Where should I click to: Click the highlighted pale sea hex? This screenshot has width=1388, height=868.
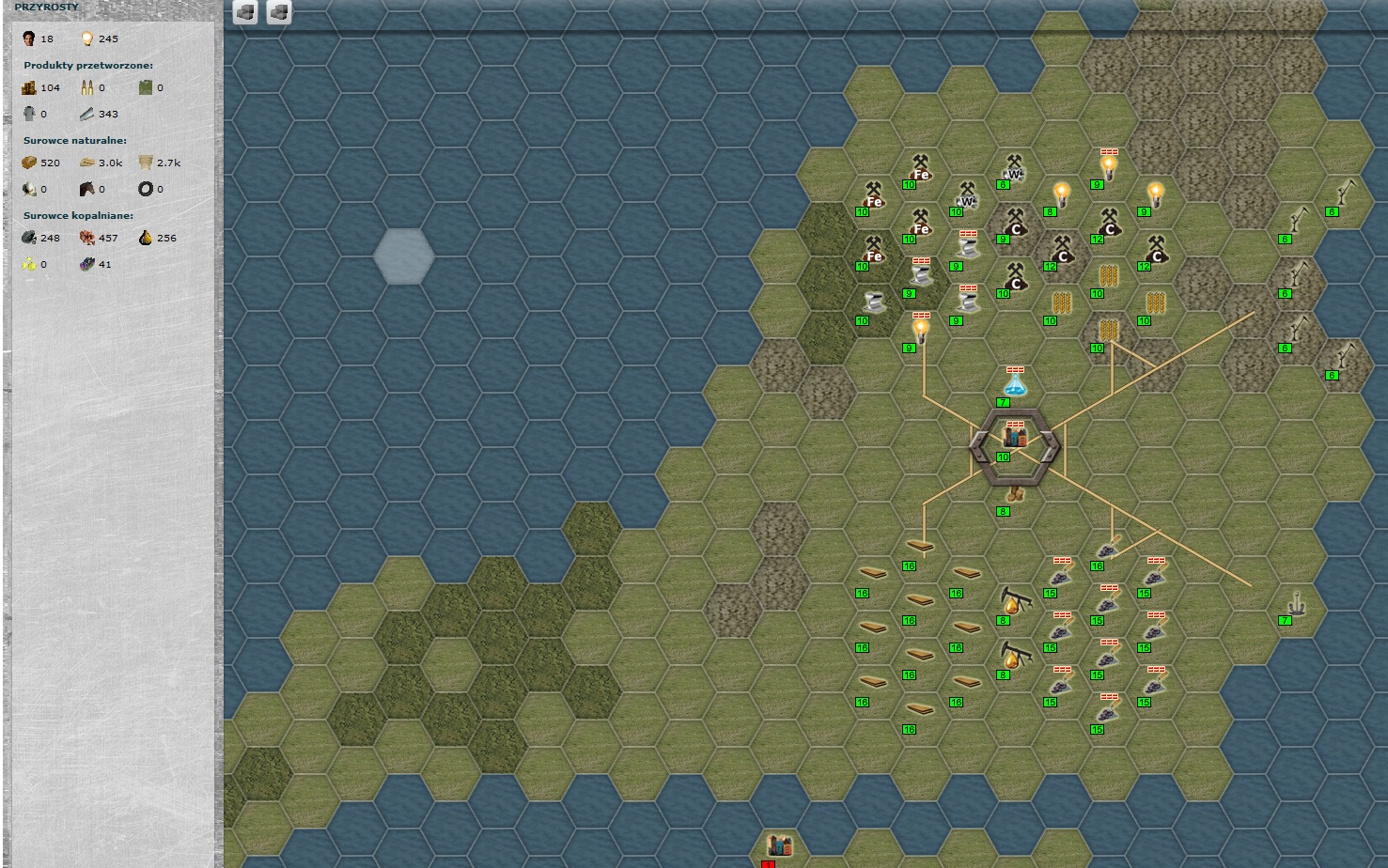coord(404,256)
